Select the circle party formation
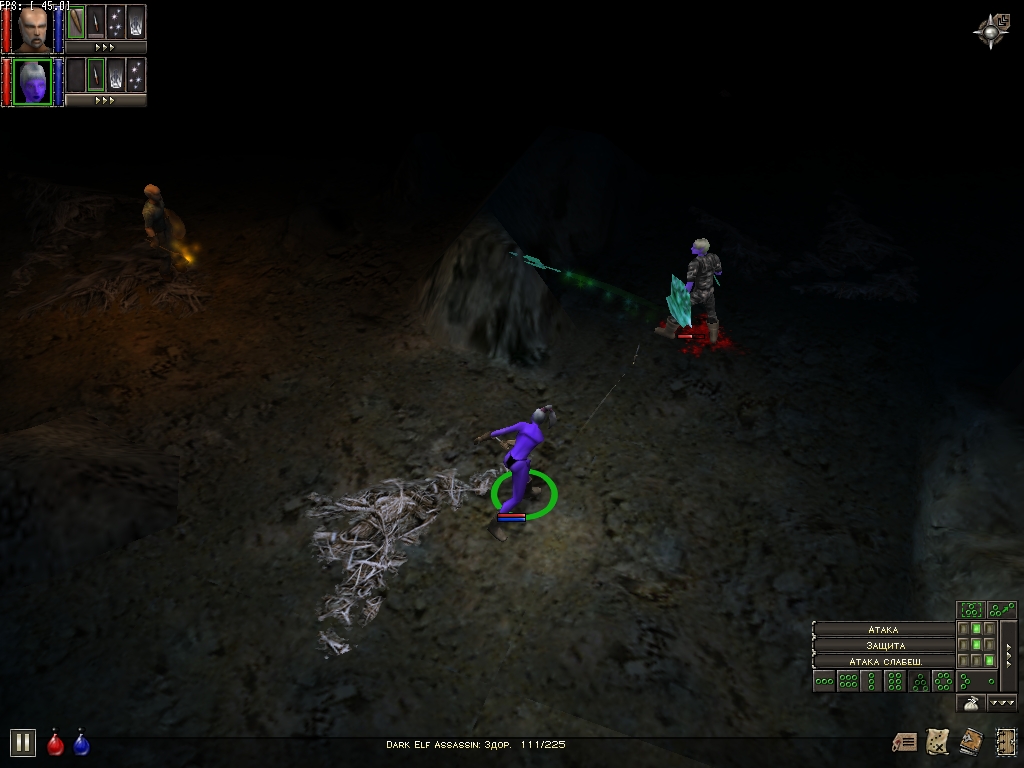 944,682
